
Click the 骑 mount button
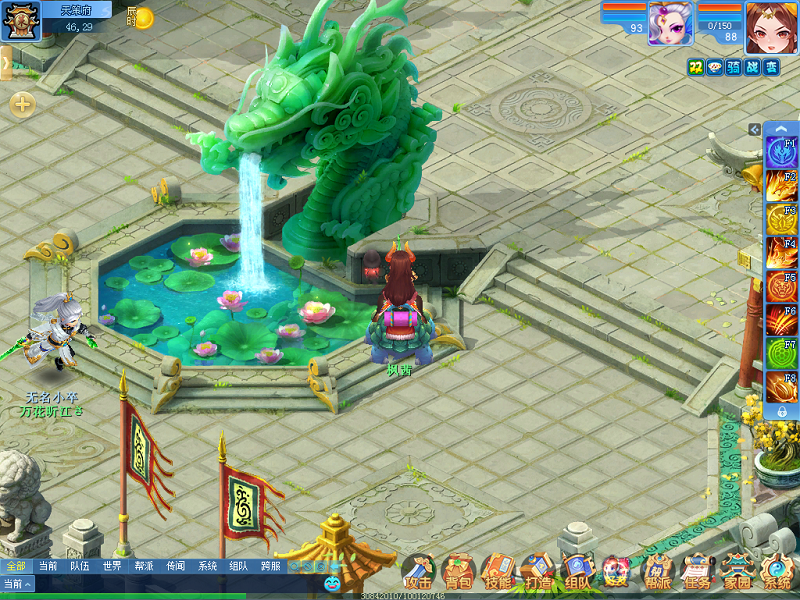734,67
